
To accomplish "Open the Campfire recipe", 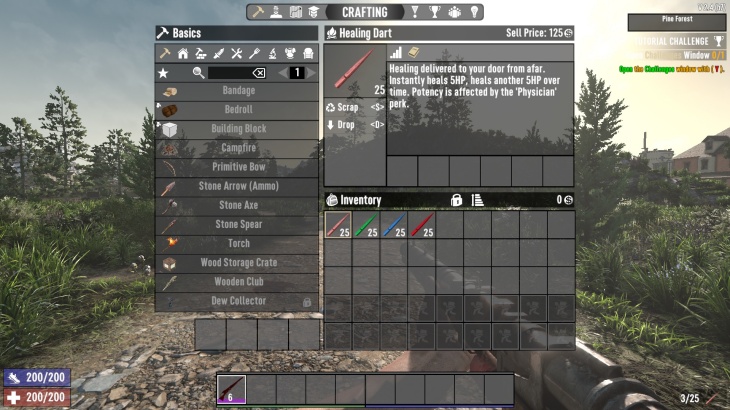I will tap(238, 148).
